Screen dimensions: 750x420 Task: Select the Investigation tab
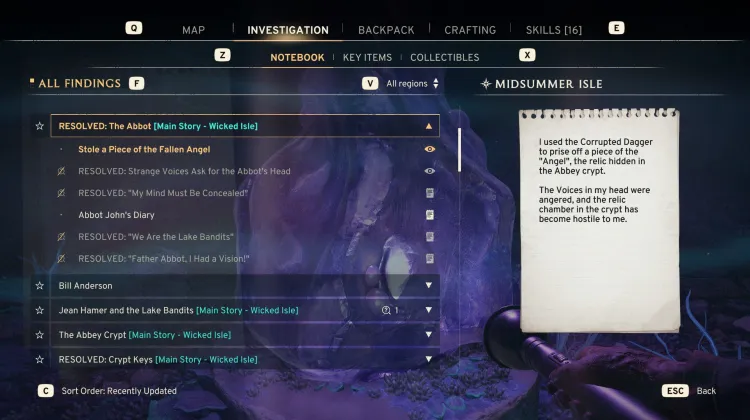click(x=288, y=30)
